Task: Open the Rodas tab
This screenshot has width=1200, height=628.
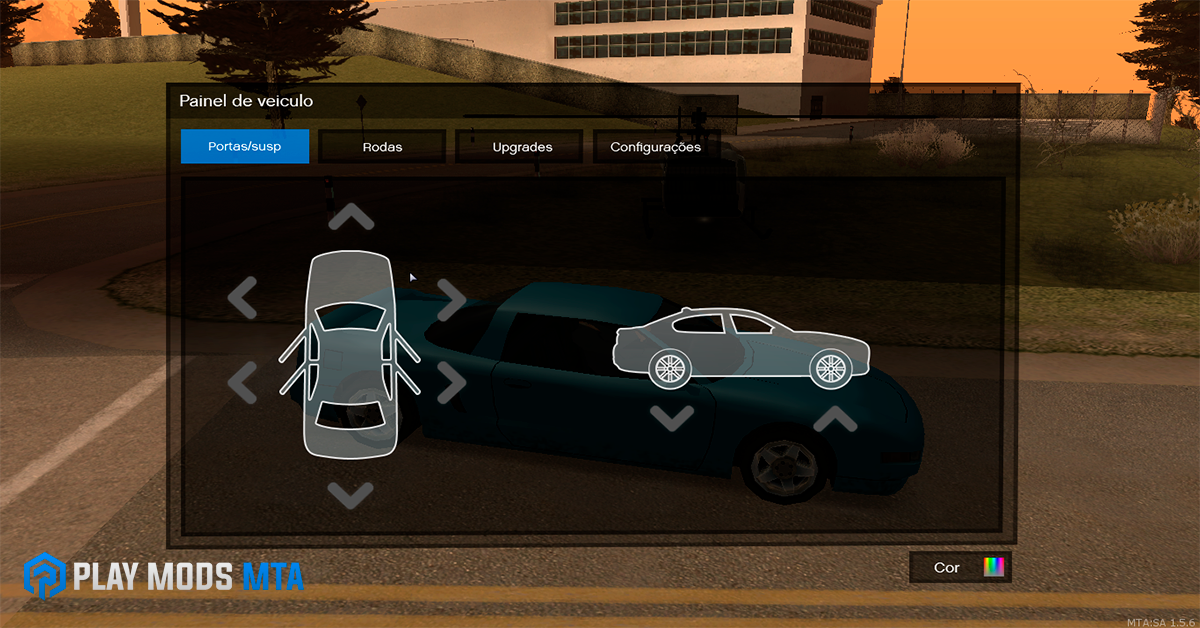Action: [382, 147]
